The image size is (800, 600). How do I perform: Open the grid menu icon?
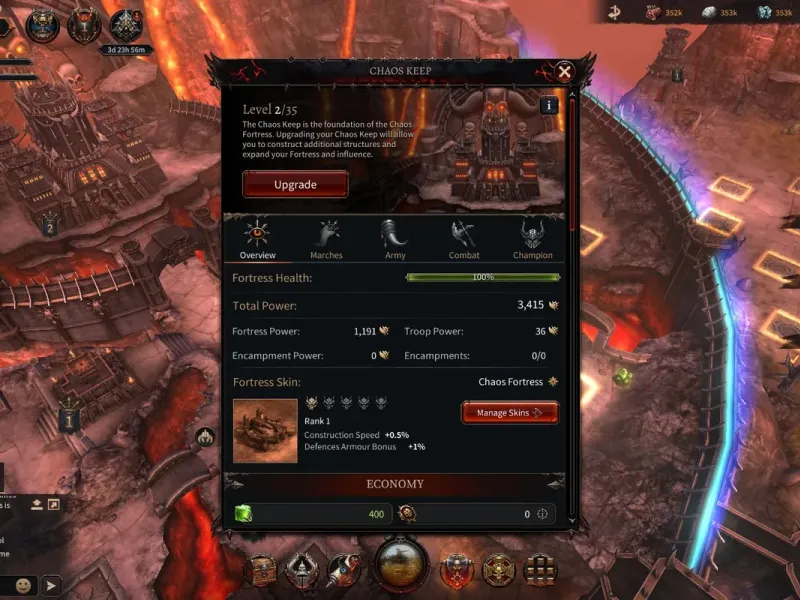pos(540,570)
